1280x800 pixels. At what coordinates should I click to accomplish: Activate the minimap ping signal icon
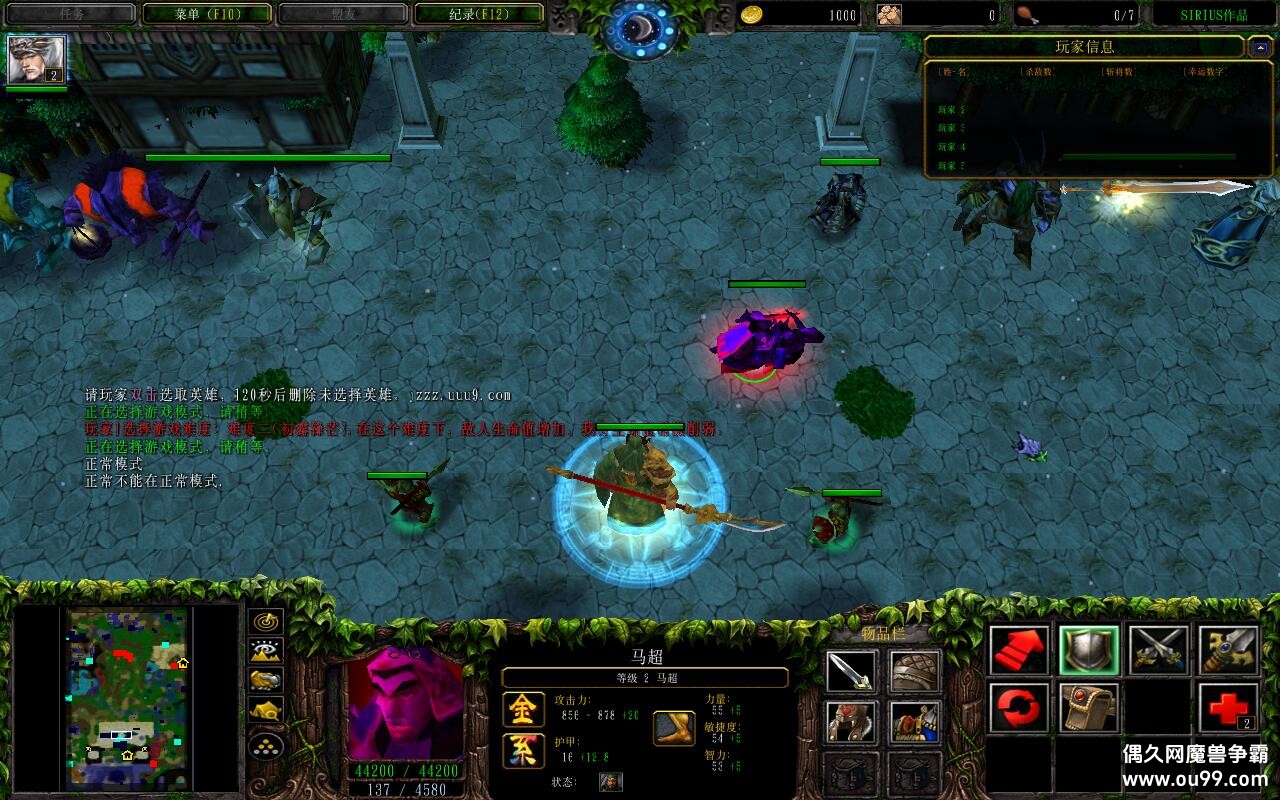(263, 621)
